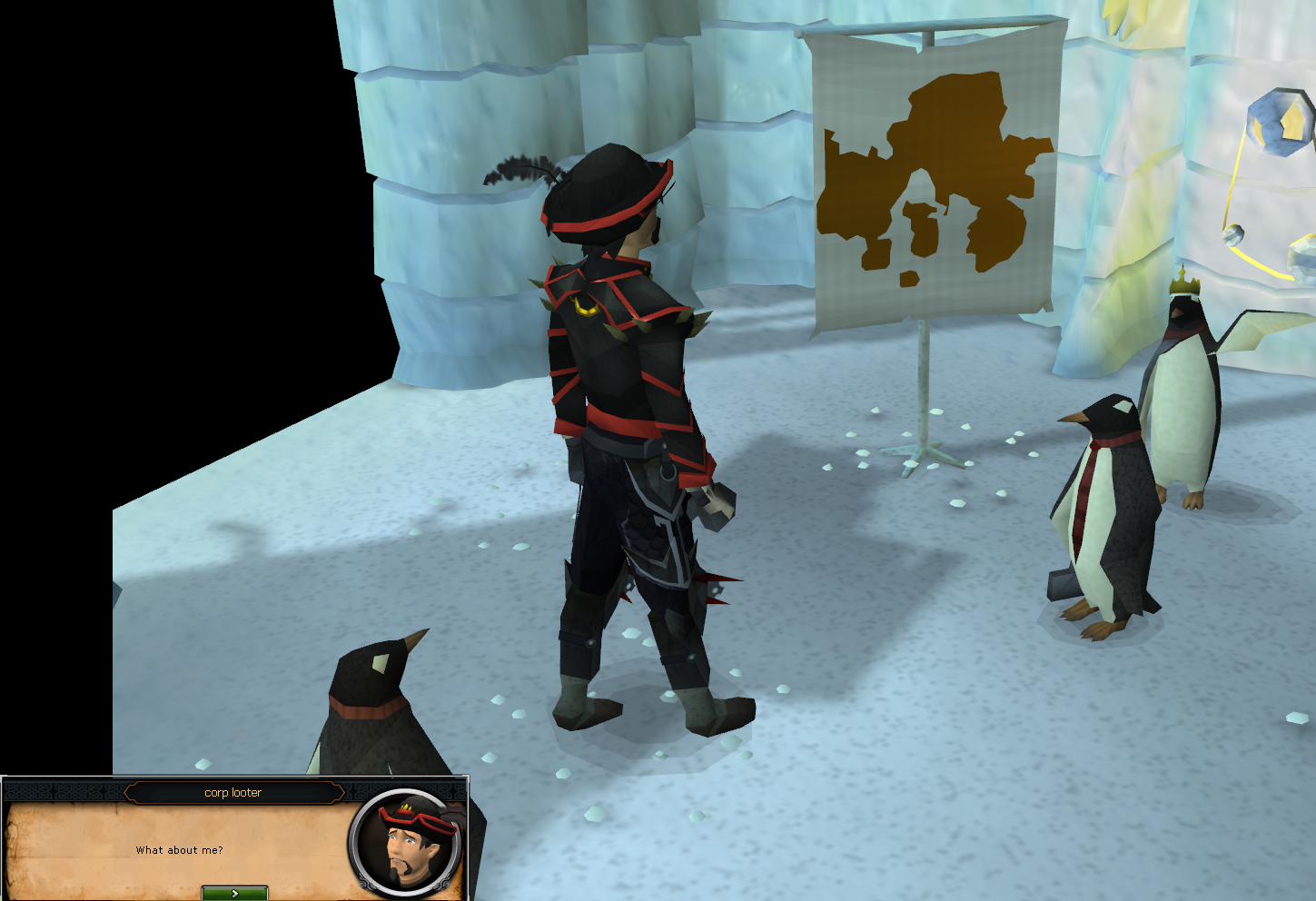This screenshot has width=1316, height=901.
Task: Click the 'corp looter' nameplate banner
Action: (233, 792)
